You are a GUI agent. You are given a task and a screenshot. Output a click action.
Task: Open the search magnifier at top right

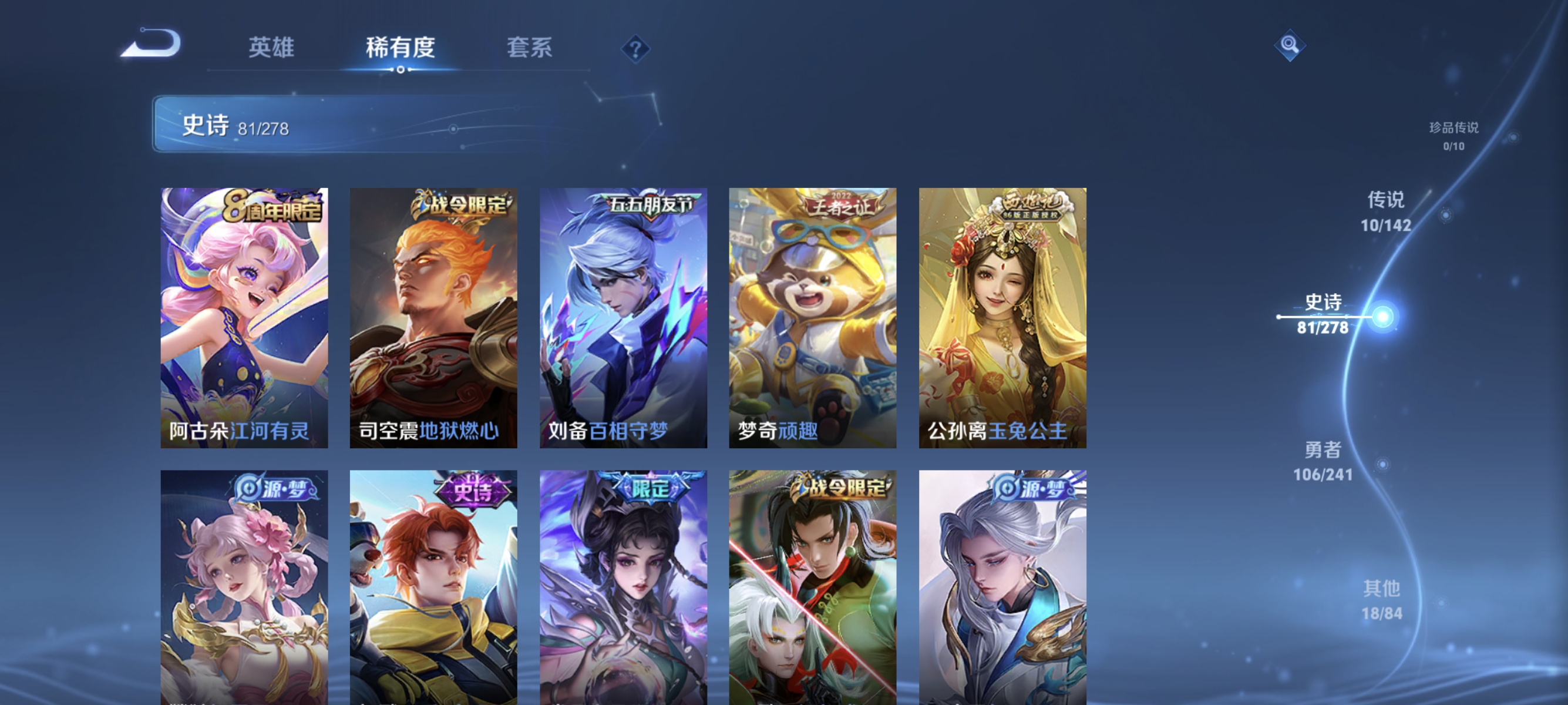click(1290, 46)
